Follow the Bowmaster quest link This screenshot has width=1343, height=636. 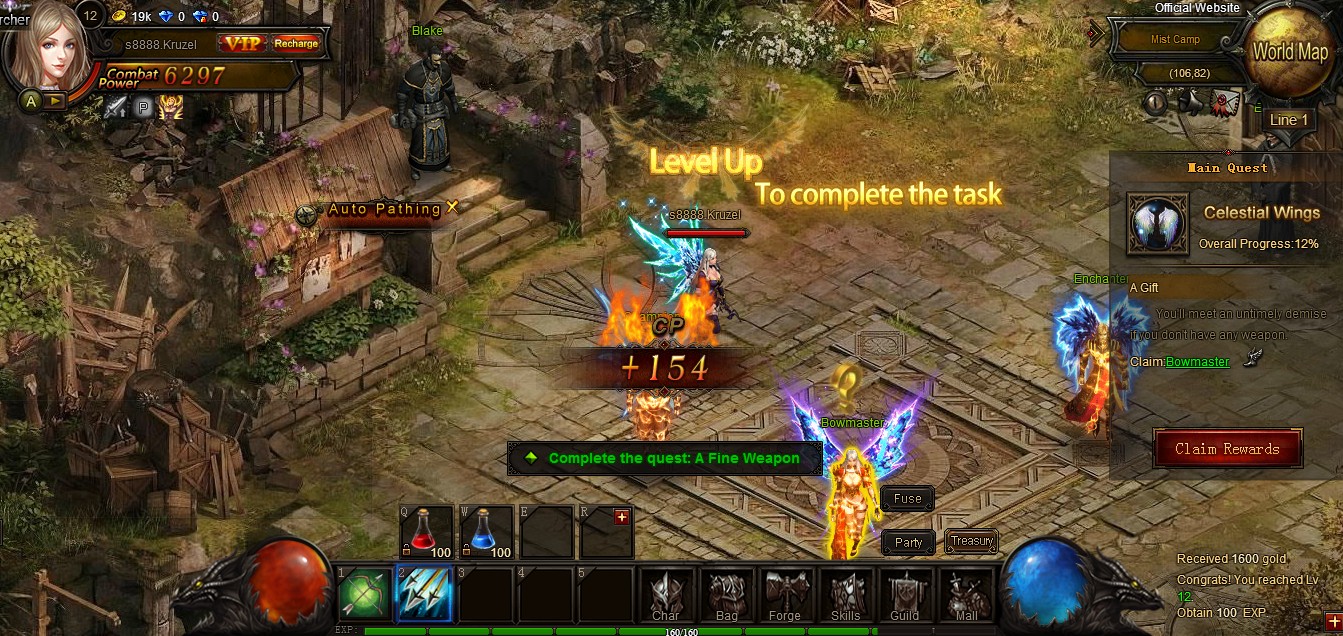1197,361
